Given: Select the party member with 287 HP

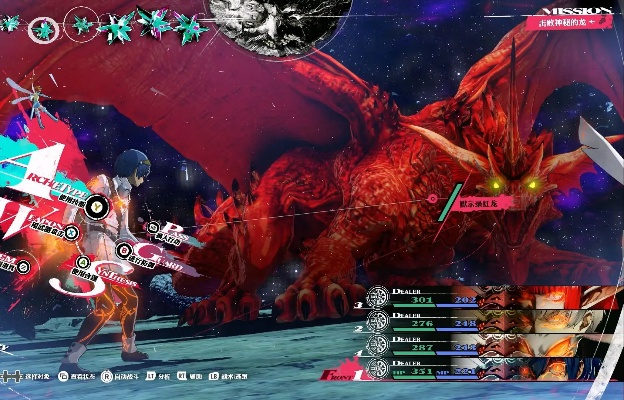Looking at the screenshot, I should click(x=490, y=346).
